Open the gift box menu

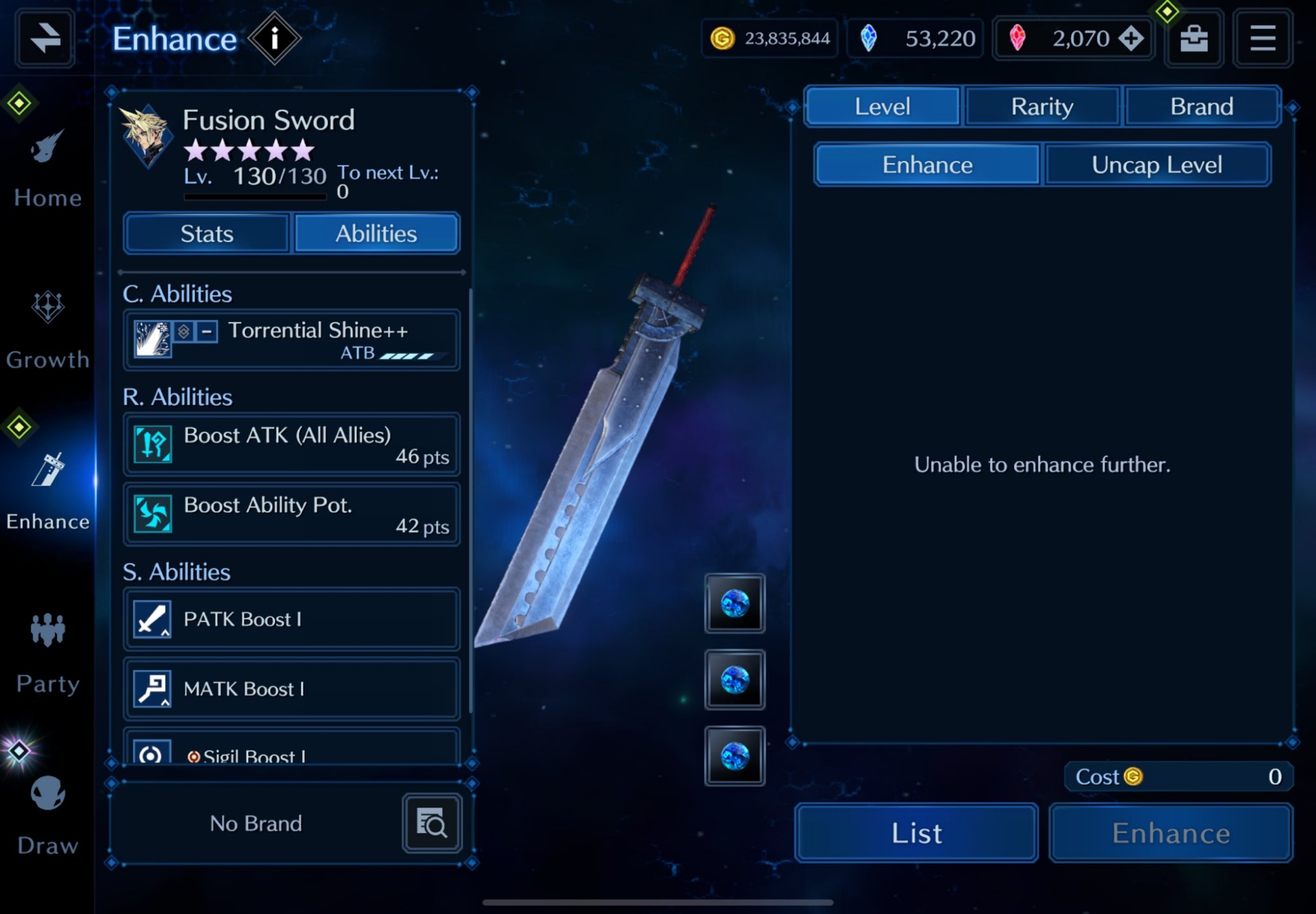click(1194, 39)
